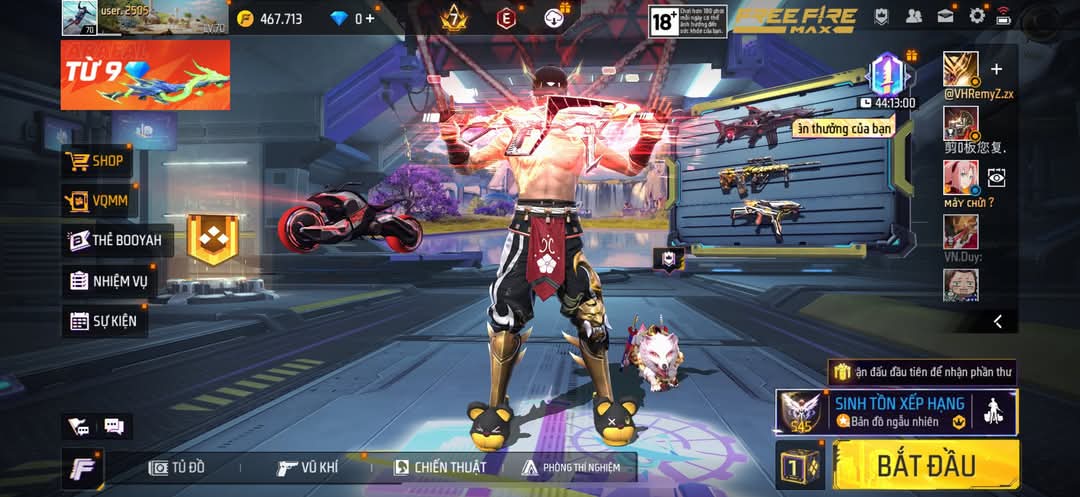
Task: Open the NHIỆM VỤ missions list
Action: [108, 281]
